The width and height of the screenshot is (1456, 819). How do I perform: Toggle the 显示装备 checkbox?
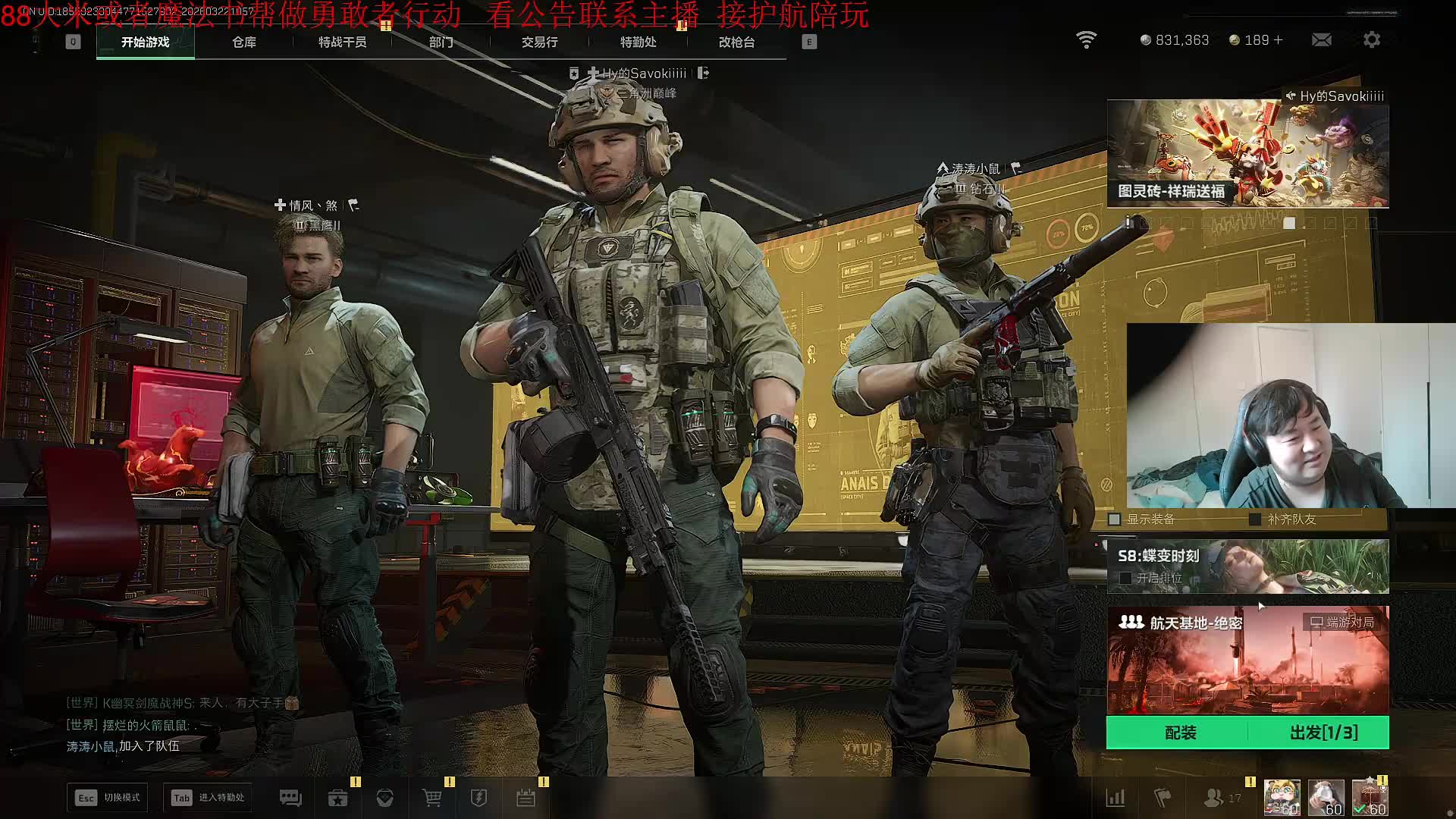(1115, 519)
